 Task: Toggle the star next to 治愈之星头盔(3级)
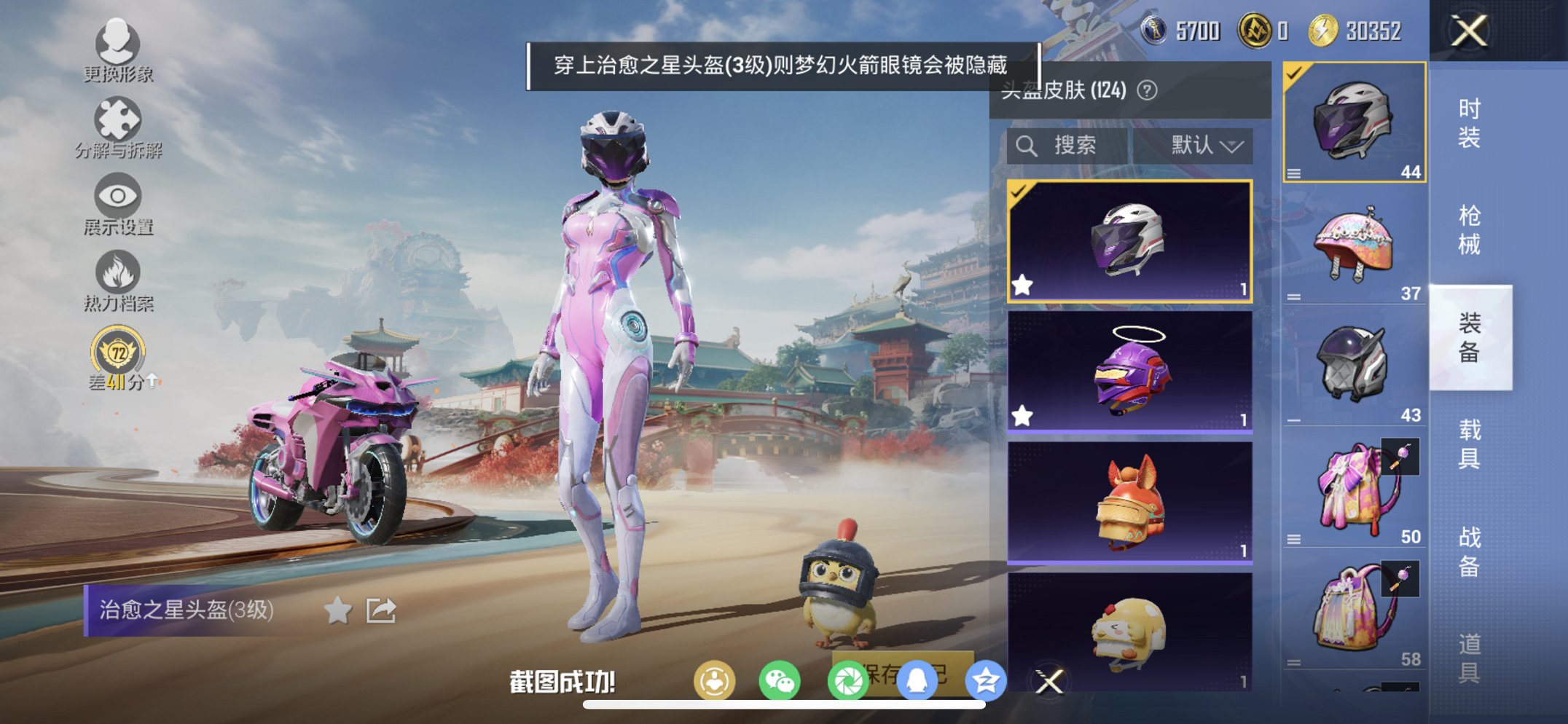[x=337, y=610]
